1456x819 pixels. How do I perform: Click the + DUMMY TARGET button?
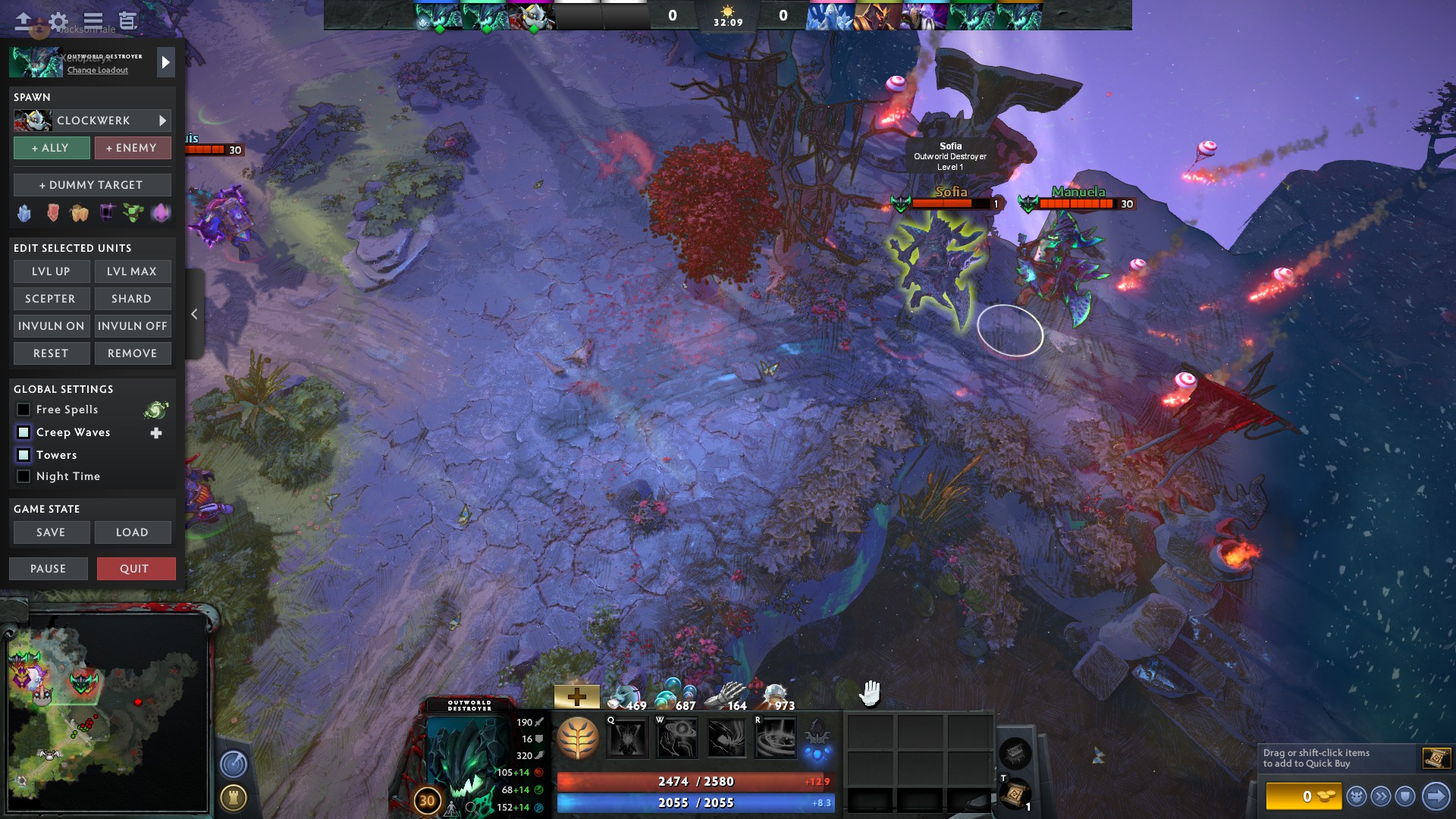92,184
